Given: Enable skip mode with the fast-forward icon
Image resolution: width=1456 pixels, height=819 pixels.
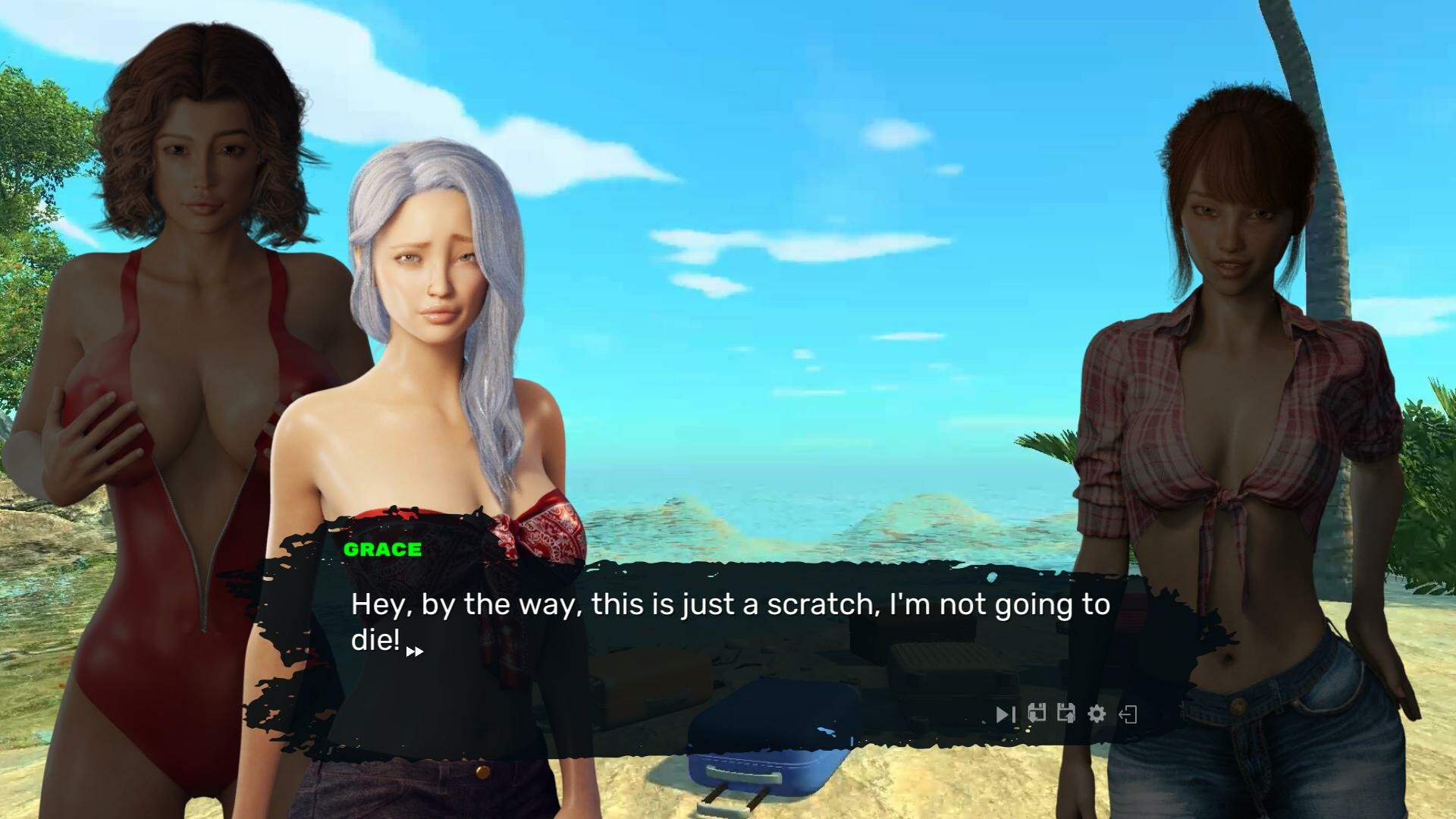Looking at the screenshot, I should 1006,714.
